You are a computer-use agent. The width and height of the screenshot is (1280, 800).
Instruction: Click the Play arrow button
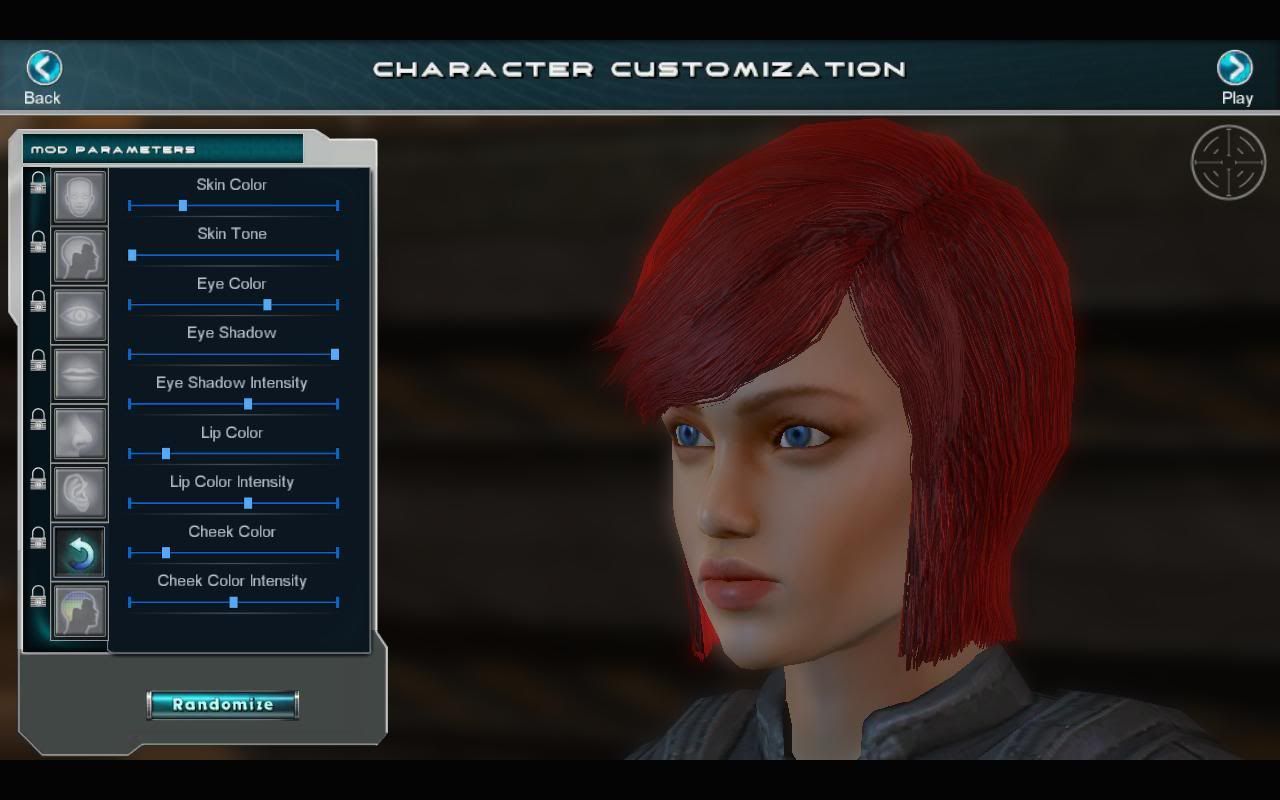pos(1235,68)
